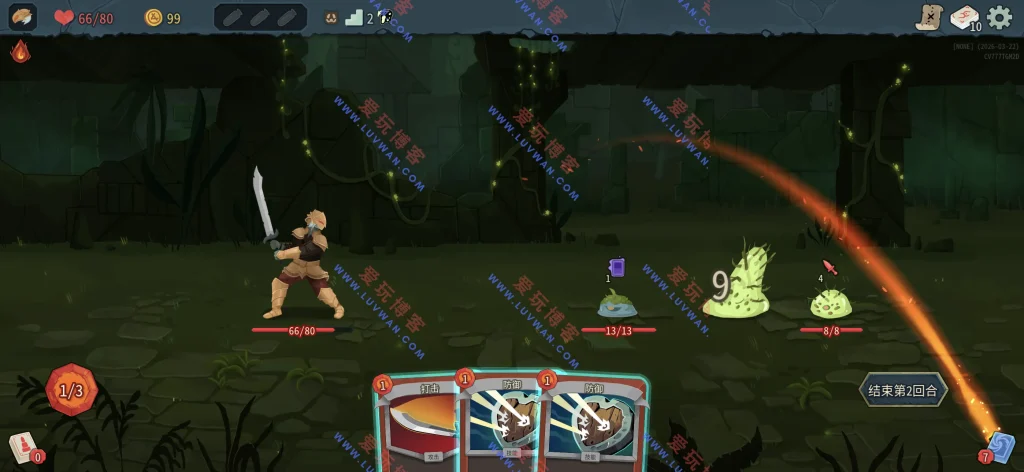Open the map scroll
This screenshot has height=472, width=1024.
[x=931, y=17]
